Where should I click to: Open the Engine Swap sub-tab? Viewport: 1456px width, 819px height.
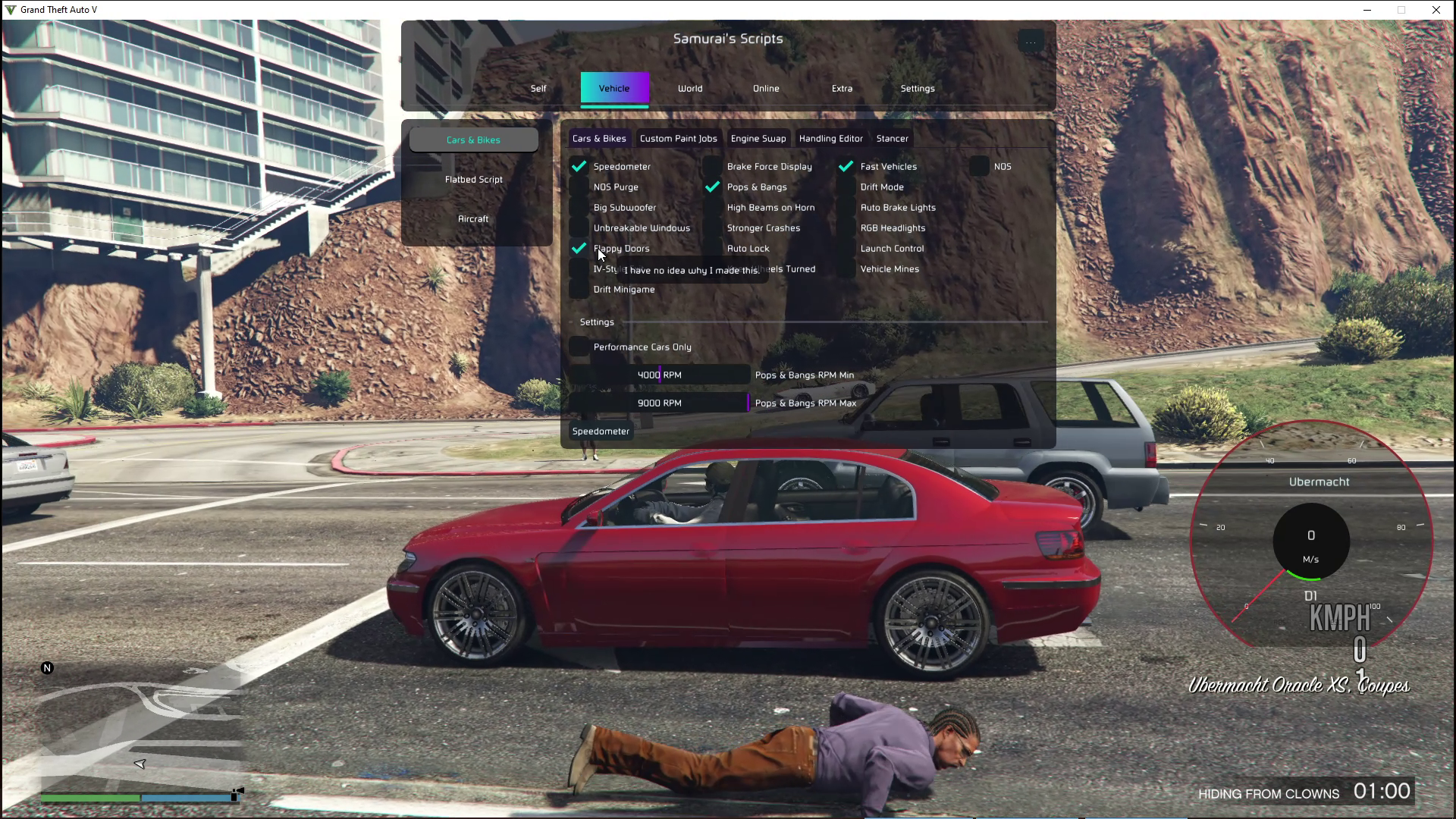(758, 139)
